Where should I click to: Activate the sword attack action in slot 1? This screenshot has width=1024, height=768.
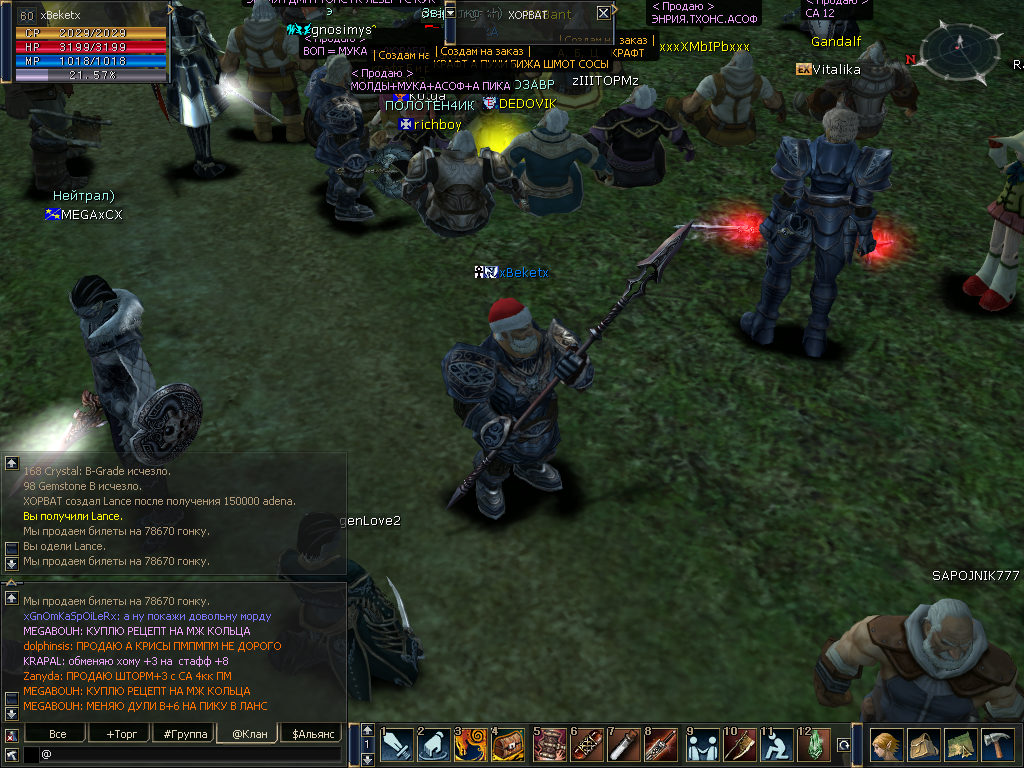pyautogui.click(x=397, y=745)
